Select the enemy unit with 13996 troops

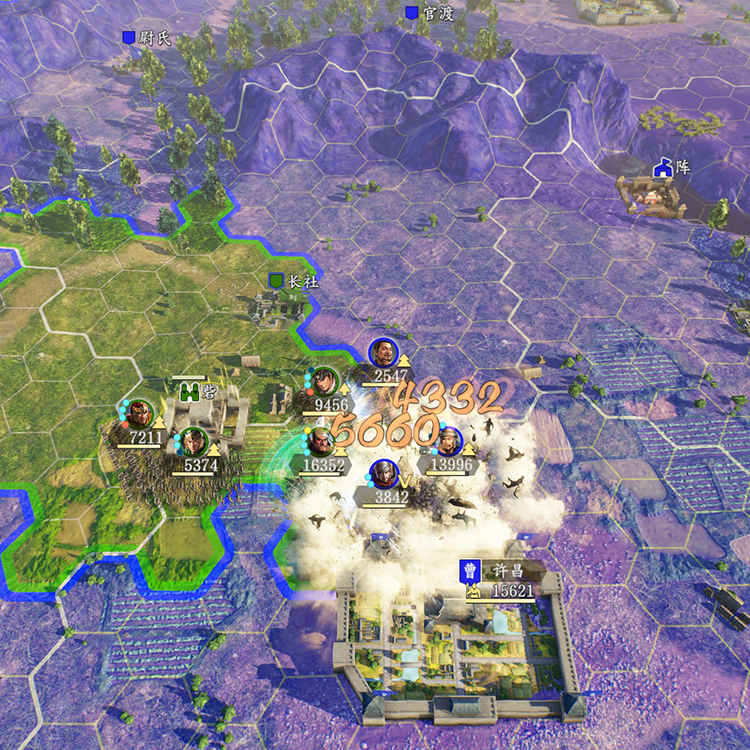point(450,441)
